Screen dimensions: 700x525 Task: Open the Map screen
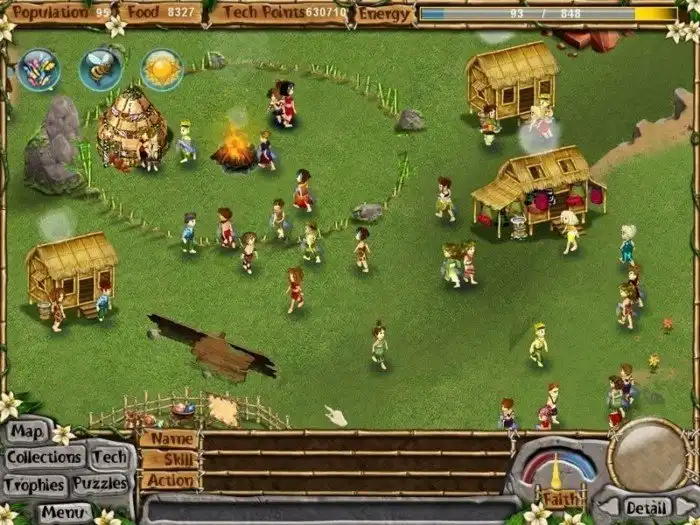tap(28, 432)
